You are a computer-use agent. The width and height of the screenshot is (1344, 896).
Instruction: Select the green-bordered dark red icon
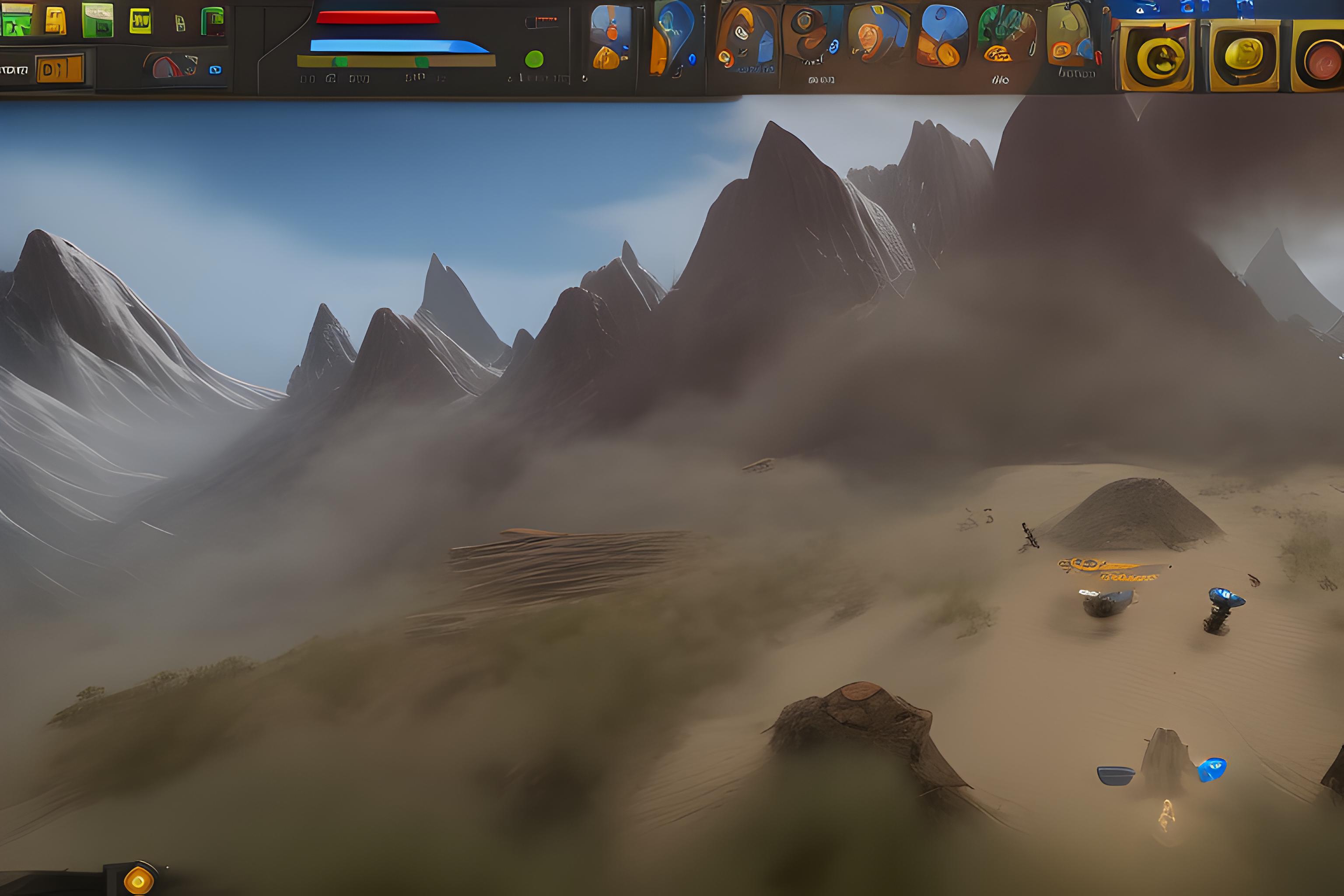coord(213,22)
